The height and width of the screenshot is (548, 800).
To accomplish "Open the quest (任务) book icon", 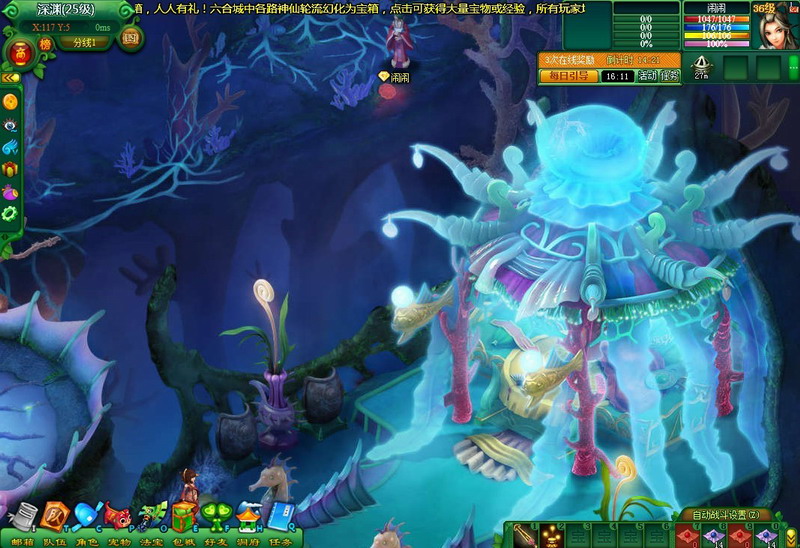I will pos(281,516).
